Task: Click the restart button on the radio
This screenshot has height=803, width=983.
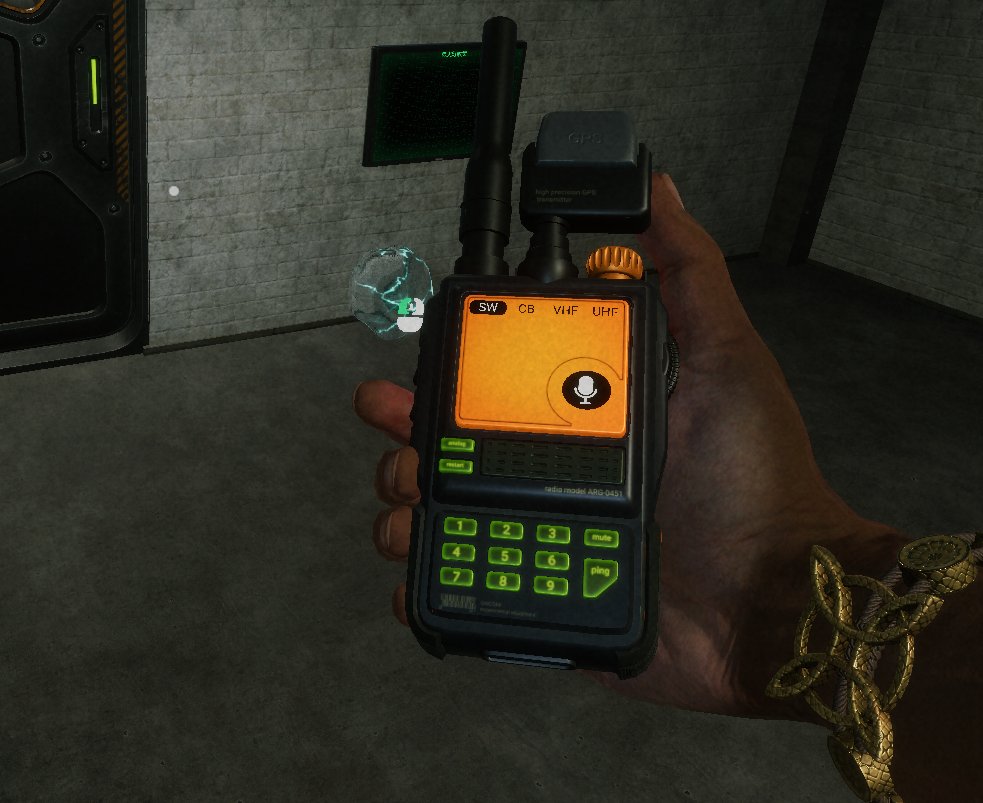Action: coord(456,465)
